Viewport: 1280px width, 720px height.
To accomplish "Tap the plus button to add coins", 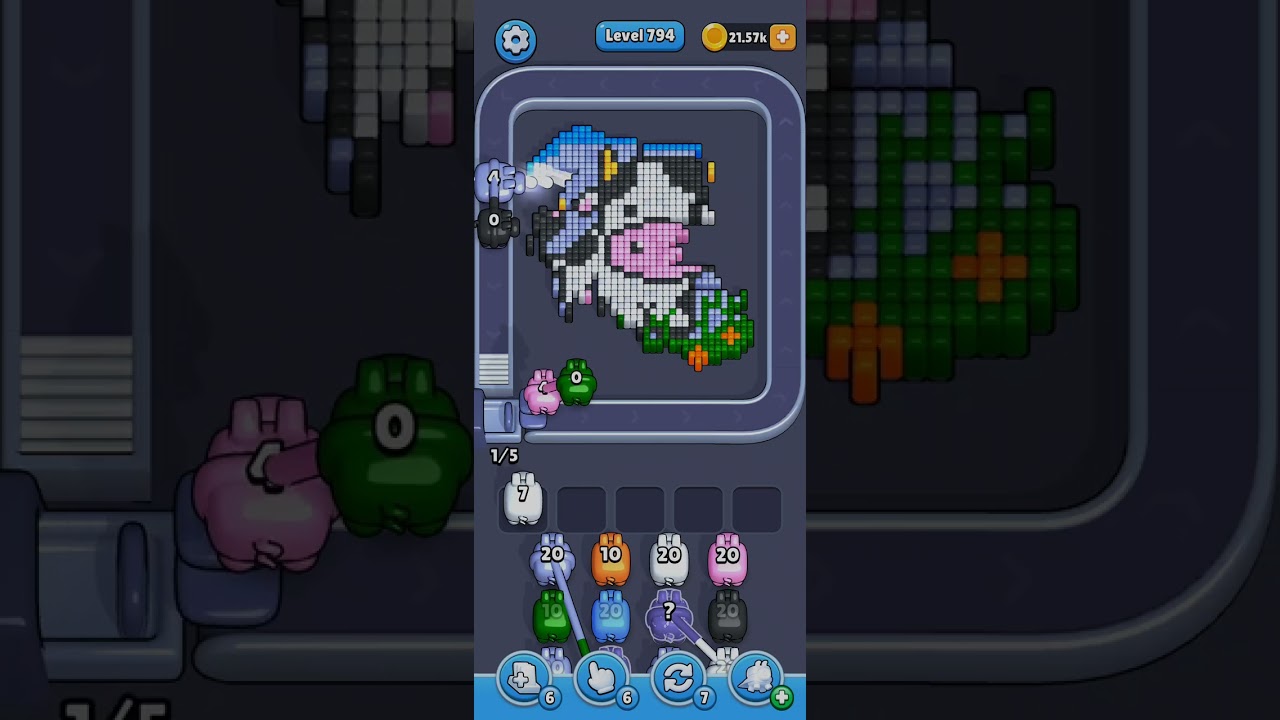I will pyautogui.click(x=783, y=37).
